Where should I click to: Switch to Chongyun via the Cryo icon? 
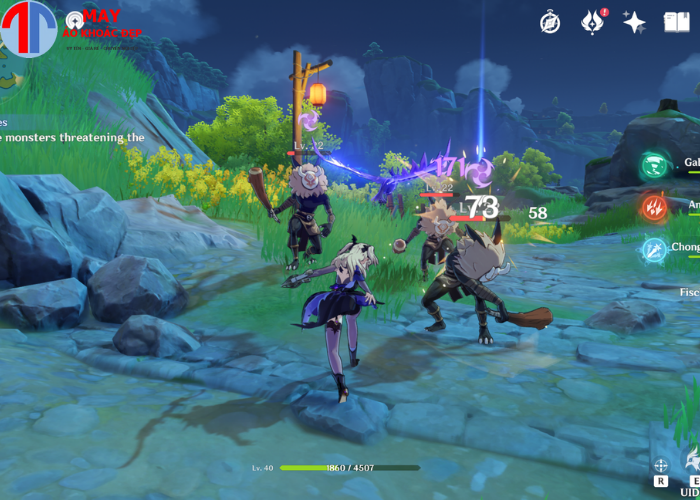pos(655,249)
